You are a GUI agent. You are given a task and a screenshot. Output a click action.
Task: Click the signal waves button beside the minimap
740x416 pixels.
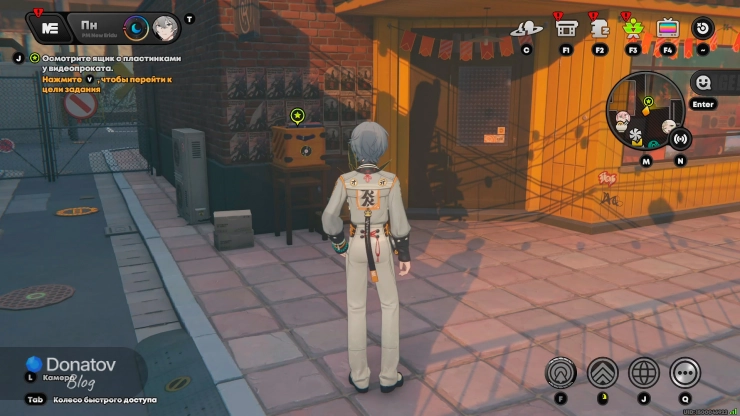coord(681,138)
